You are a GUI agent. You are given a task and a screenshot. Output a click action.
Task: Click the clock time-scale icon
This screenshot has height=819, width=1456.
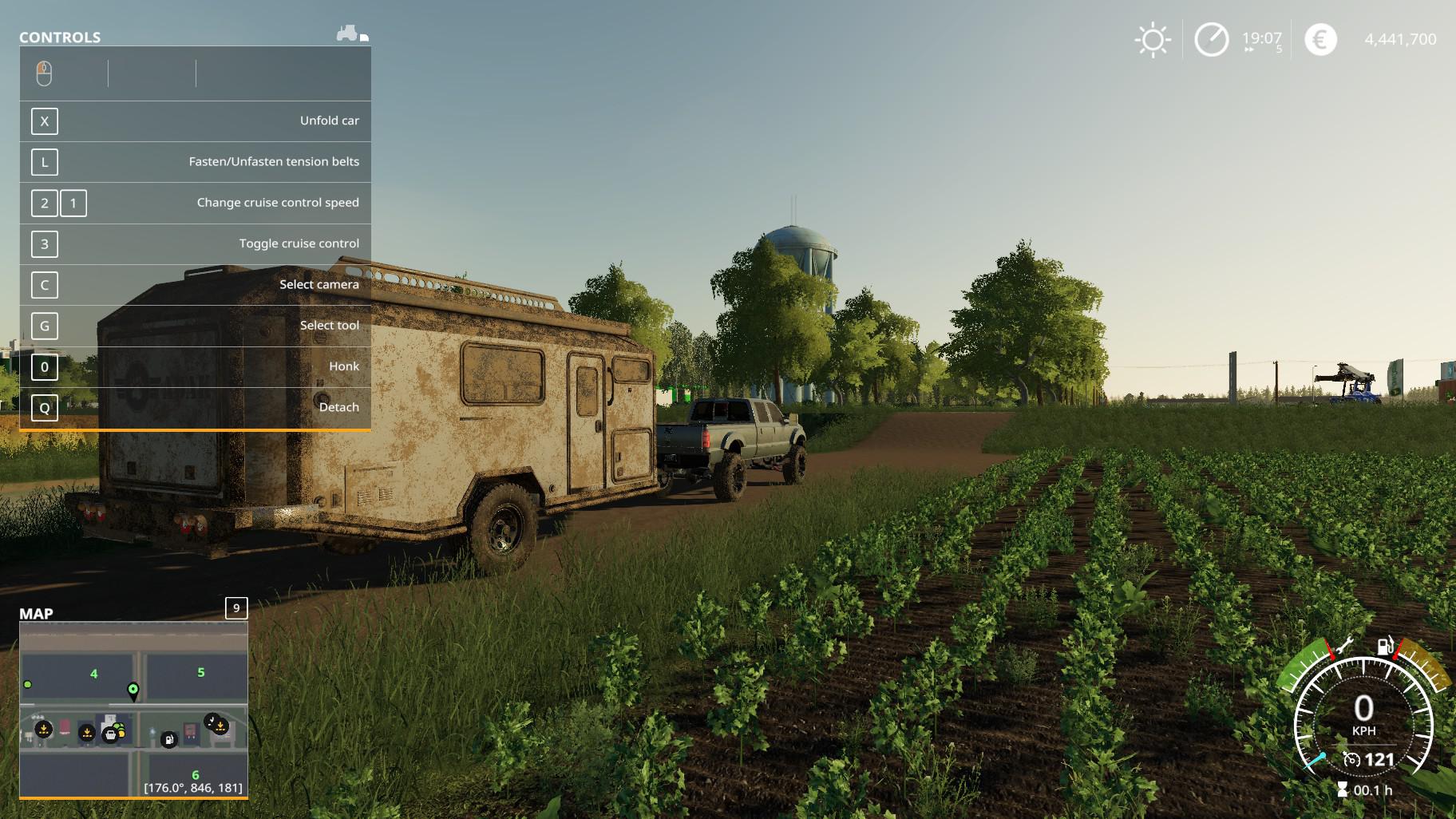click(1211, 40)
